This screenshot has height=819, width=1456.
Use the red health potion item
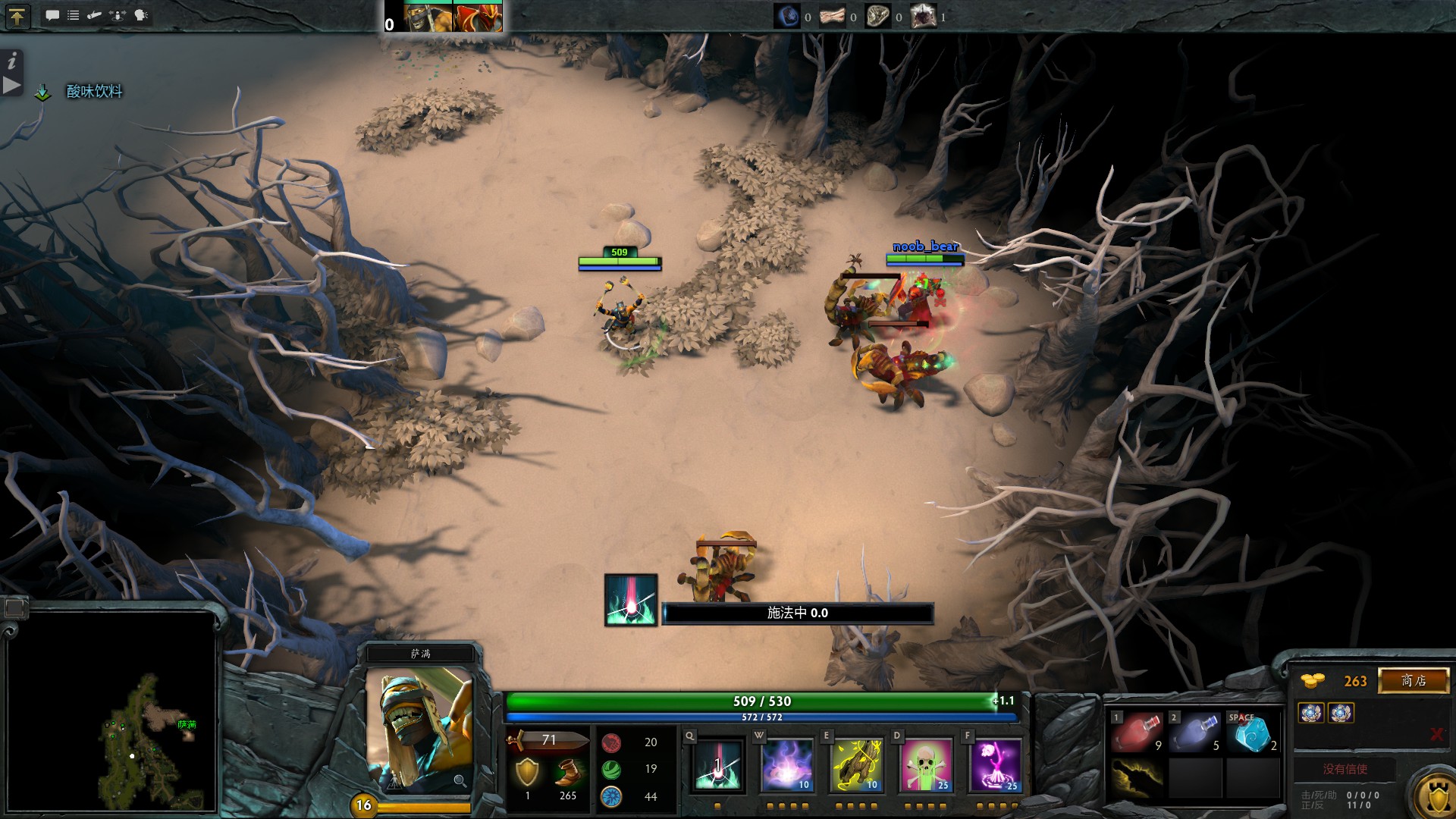pyautogui.click(x=1136, y=733)
